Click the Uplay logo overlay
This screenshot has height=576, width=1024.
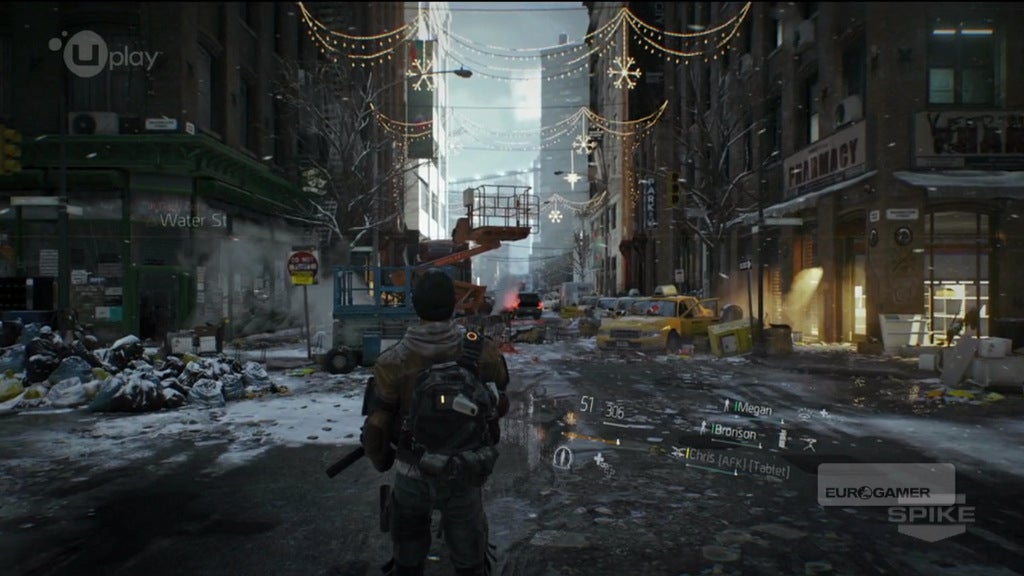[x=104, y=54]
